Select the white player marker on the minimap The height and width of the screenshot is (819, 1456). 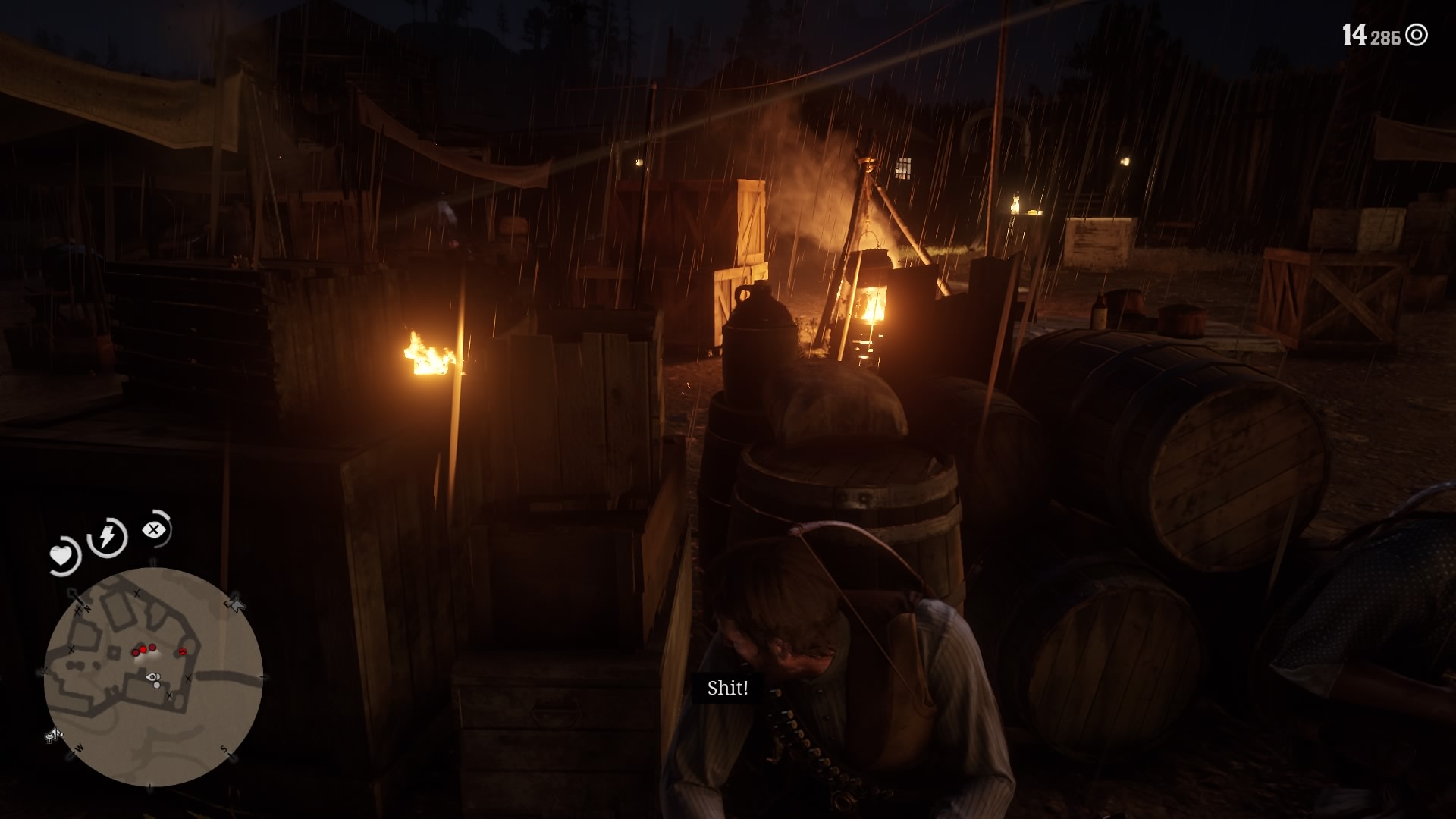coord(153,678)
